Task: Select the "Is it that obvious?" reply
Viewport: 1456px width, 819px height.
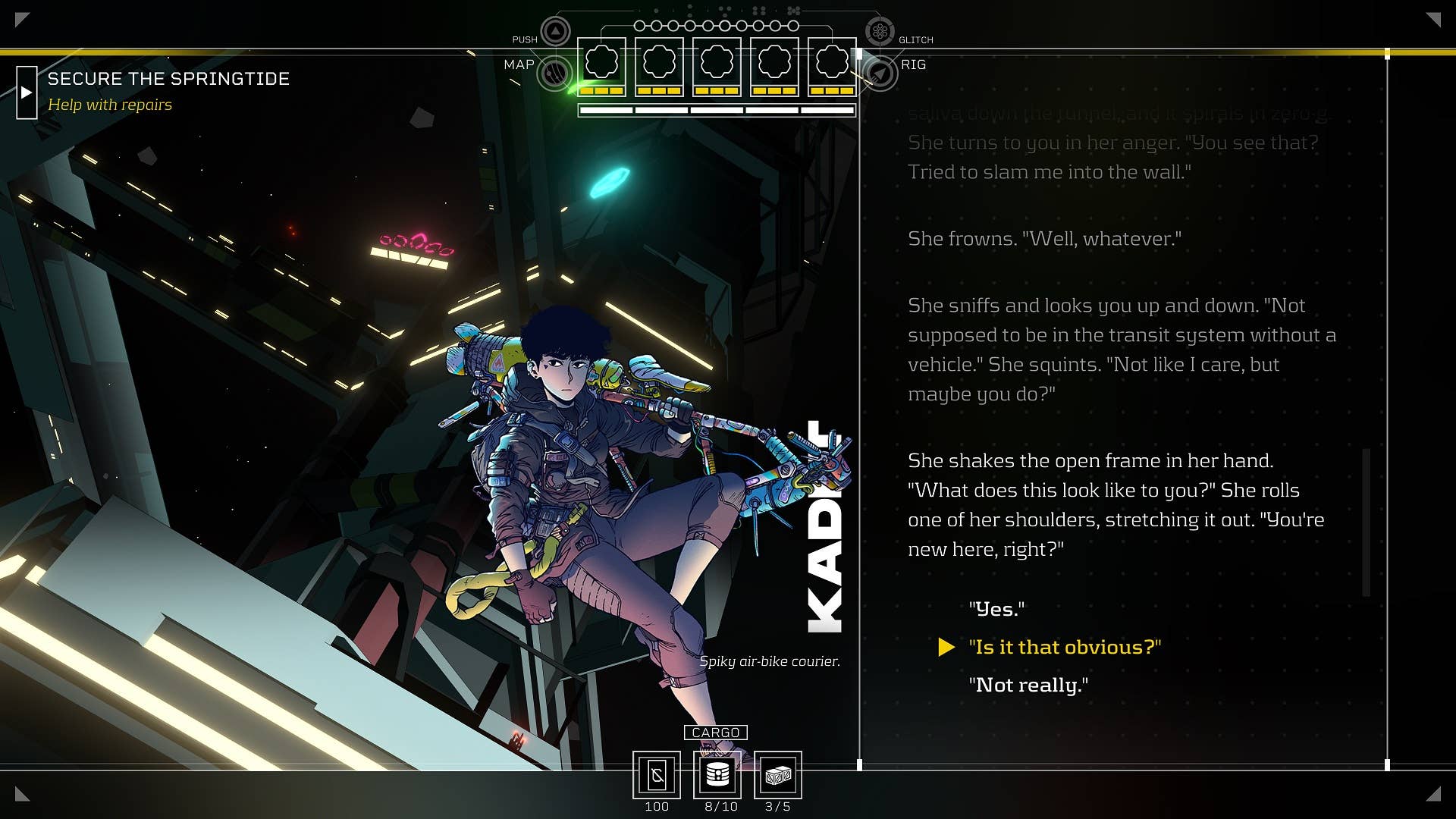Action: (1065, 647)
